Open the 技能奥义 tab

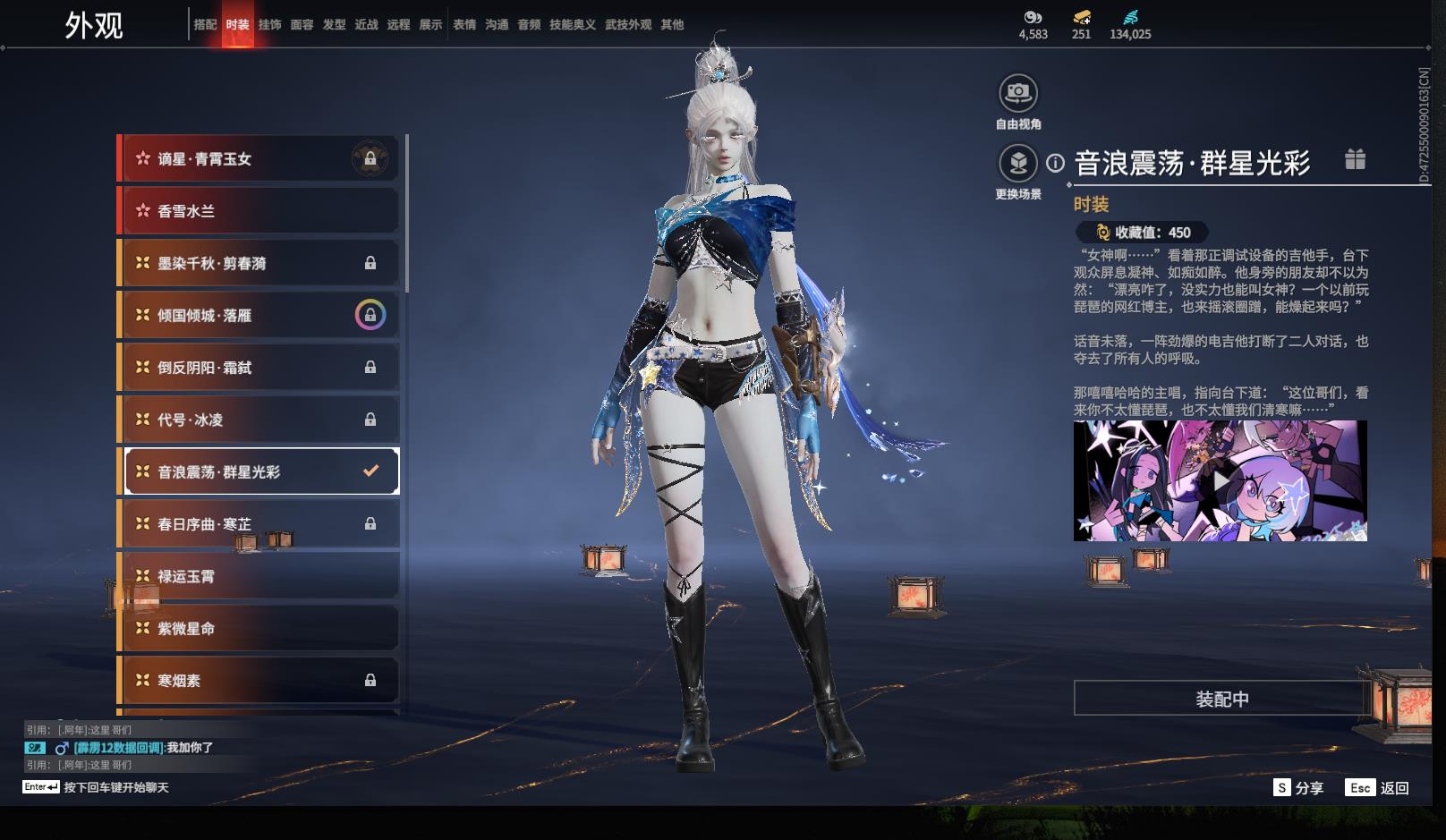click(572, 25)
